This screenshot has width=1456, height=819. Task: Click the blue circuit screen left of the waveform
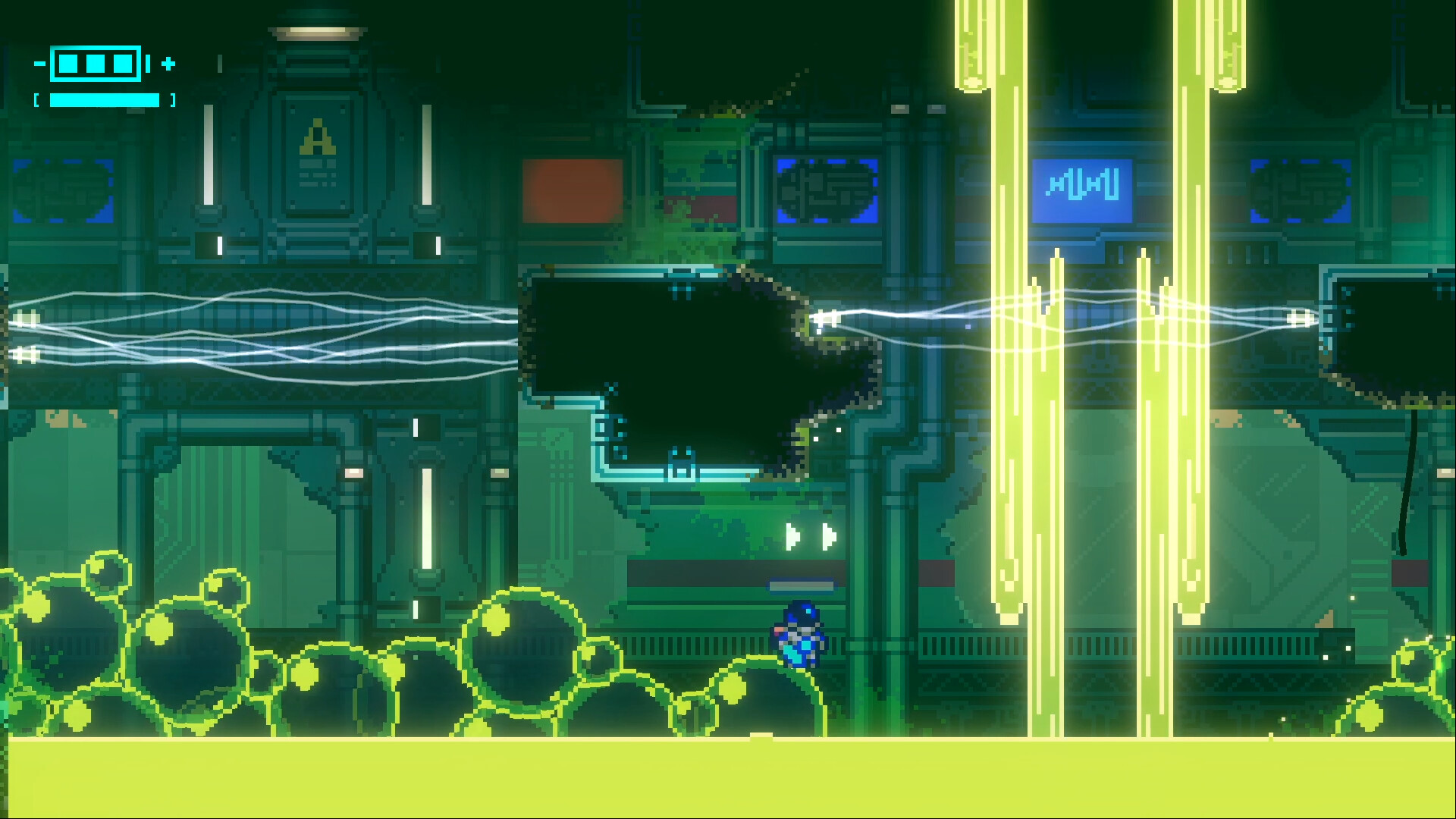click(827, 188)
